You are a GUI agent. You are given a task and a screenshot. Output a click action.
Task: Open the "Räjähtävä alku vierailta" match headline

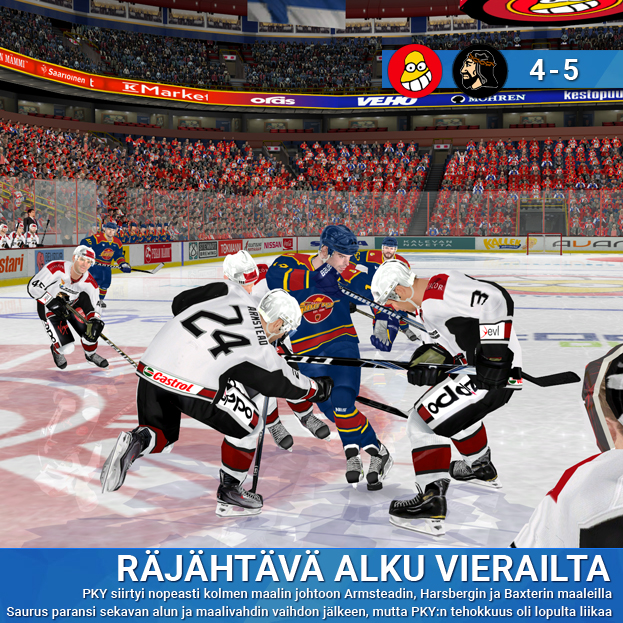point(362,566)
